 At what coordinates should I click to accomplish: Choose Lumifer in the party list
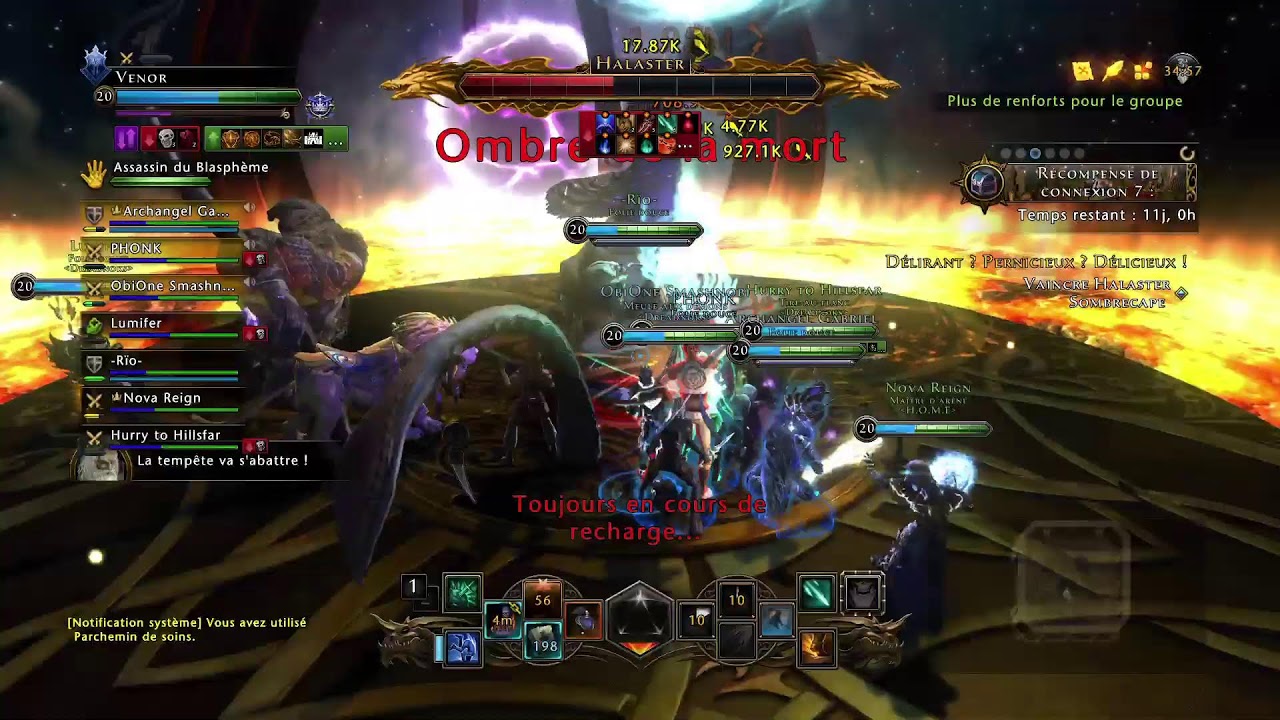pyautogui.click(x=137, y=324)
